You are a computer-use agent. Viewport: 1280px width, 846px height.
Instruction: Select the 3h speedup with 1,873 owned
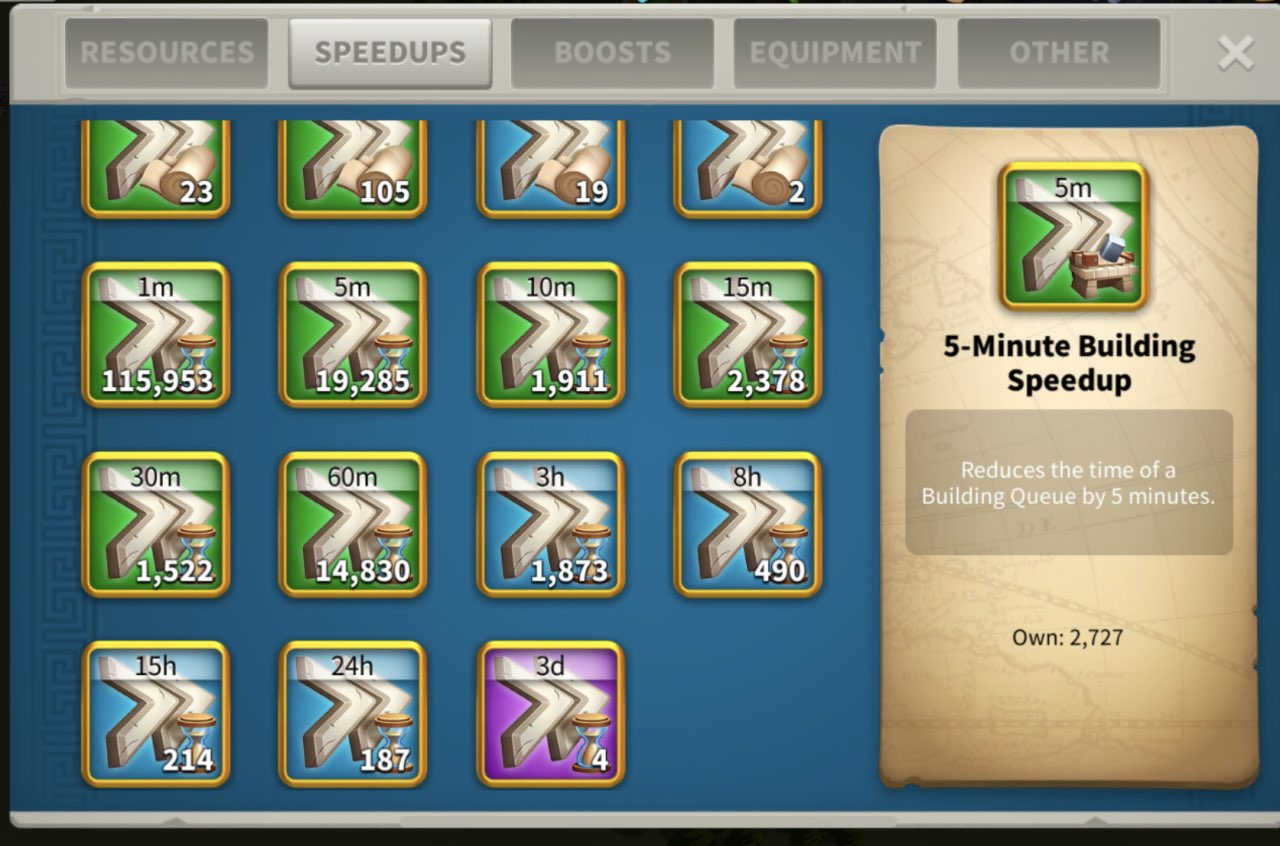point(551,525)
